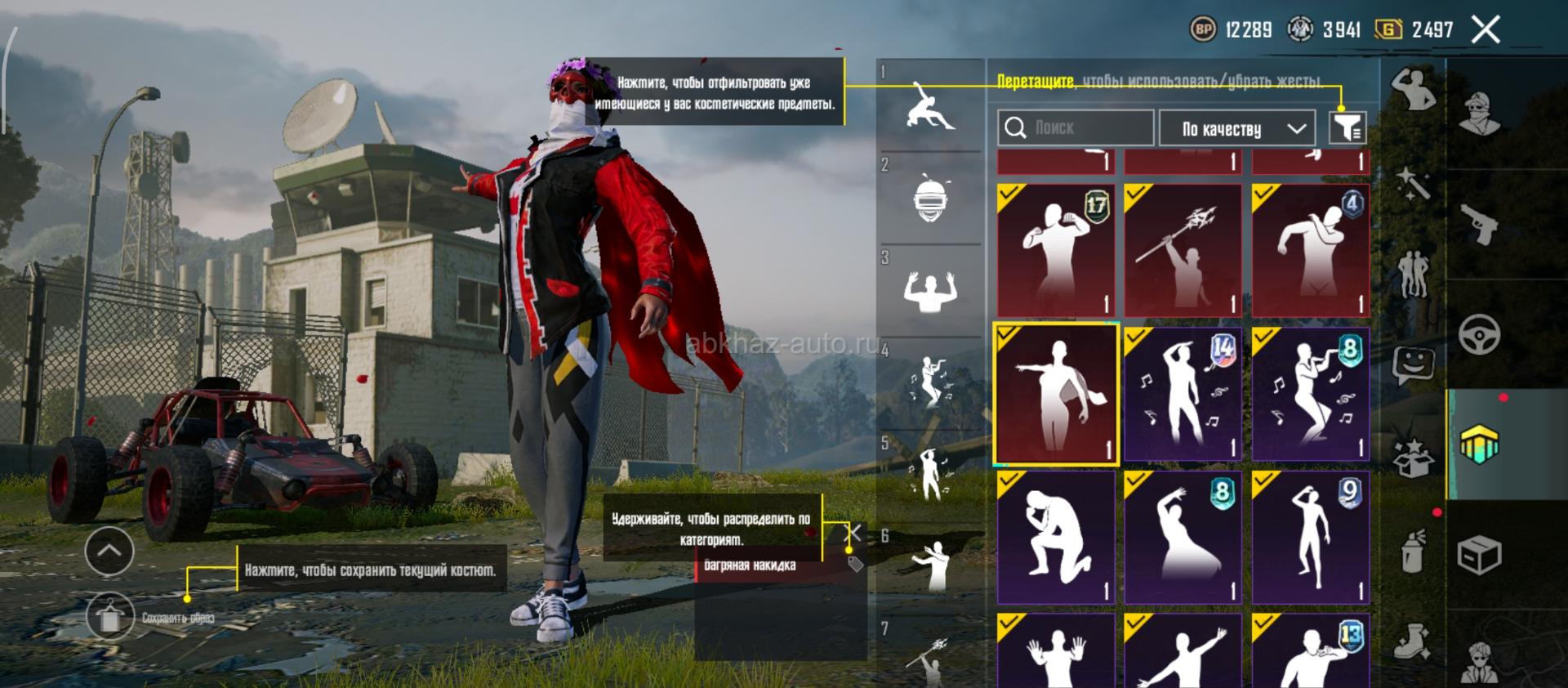Switch to the pistol weapons category
Screen dimensions: 1568x688
pyautogui.click(x=1479, y=223)
